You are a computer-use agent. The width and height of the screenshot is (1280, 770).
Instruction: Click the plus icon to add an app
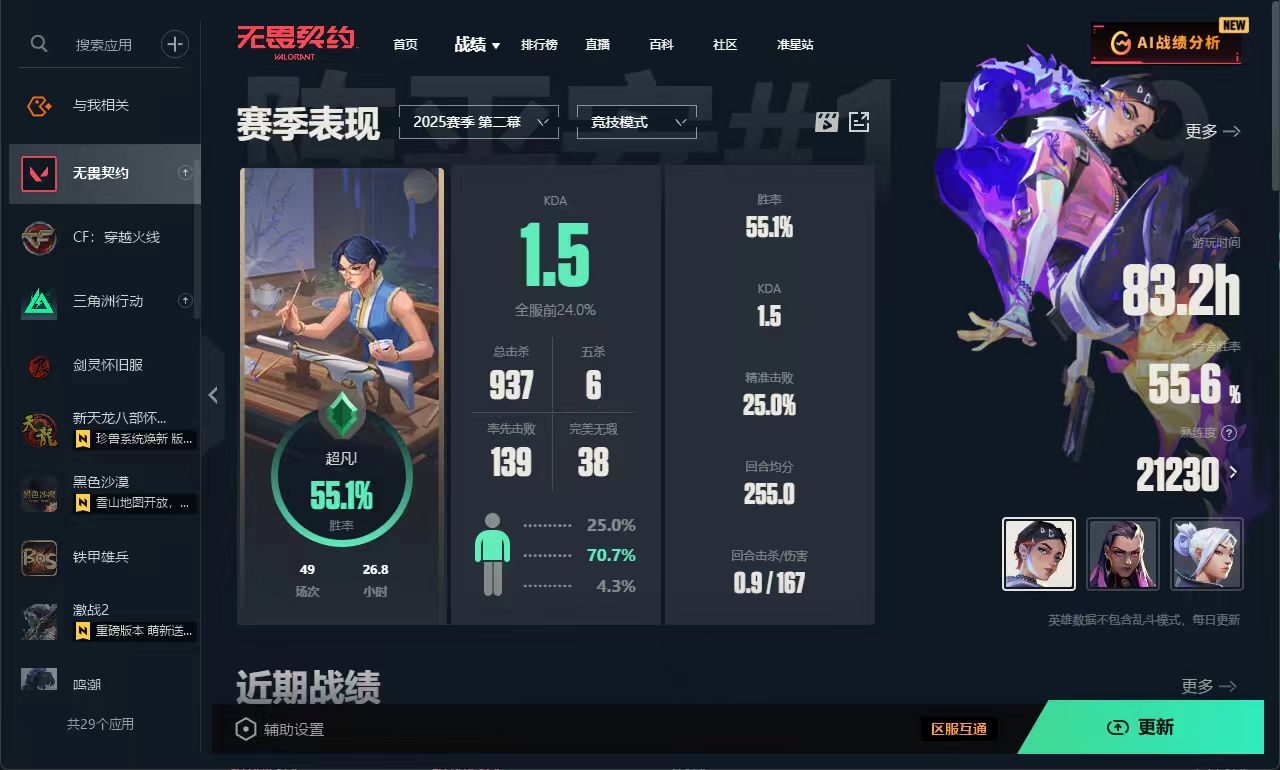(x=174, y=44)
